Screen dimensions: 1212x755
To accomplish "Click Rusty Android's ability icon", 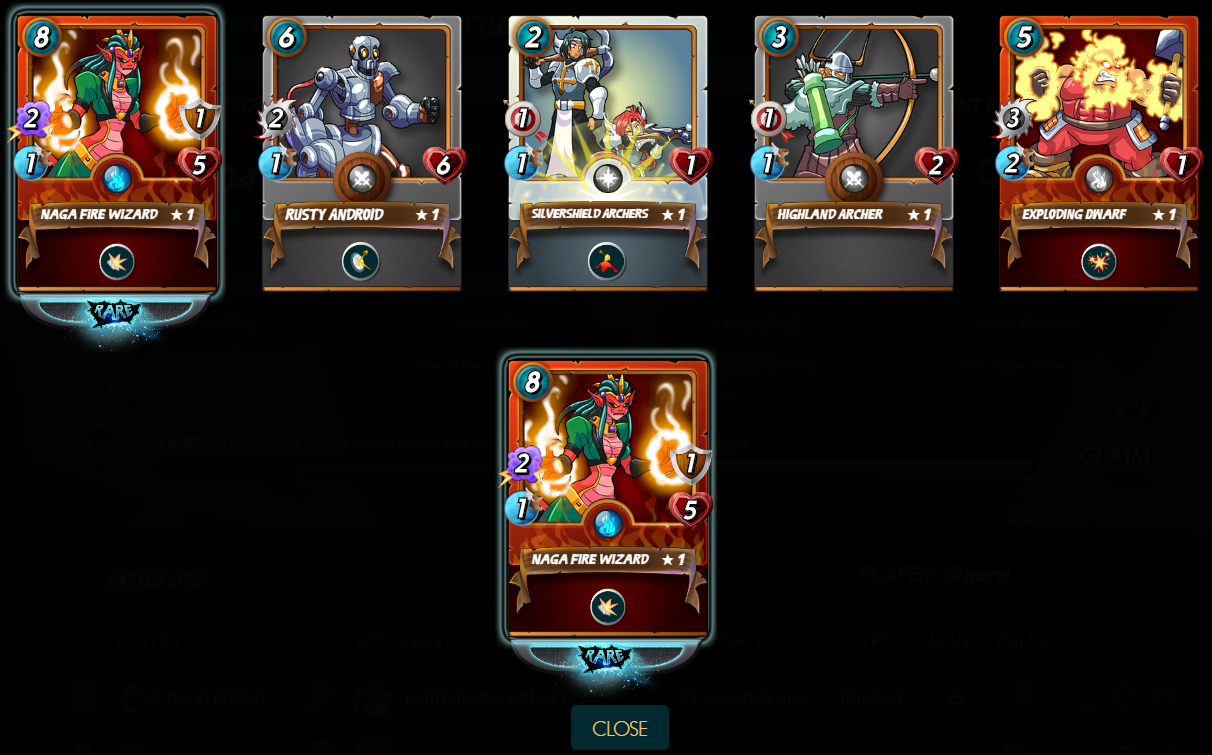I will click(361, 262).
